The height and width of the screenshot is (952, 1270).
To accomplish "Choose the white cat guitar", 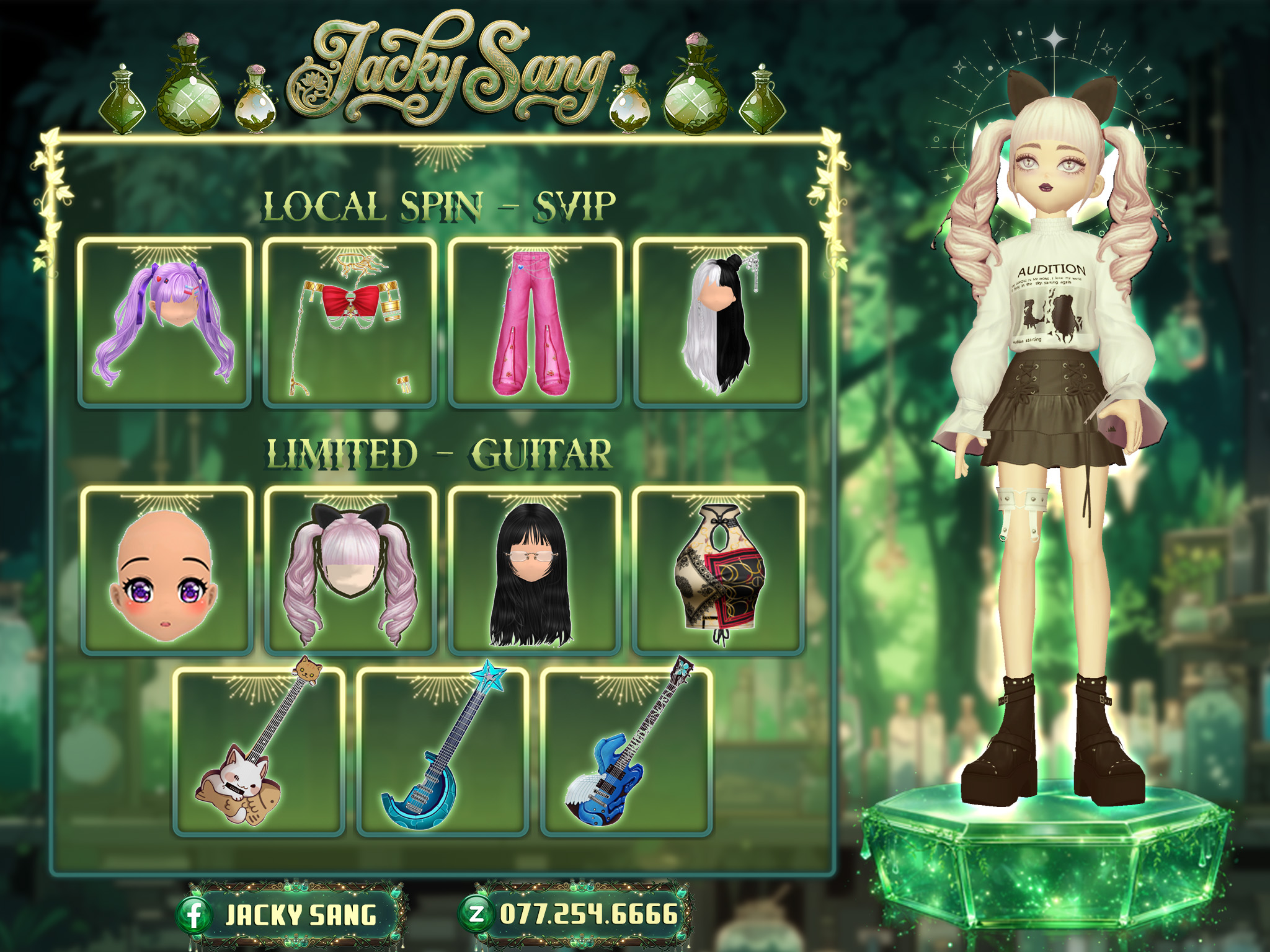I will click(259, 752).
